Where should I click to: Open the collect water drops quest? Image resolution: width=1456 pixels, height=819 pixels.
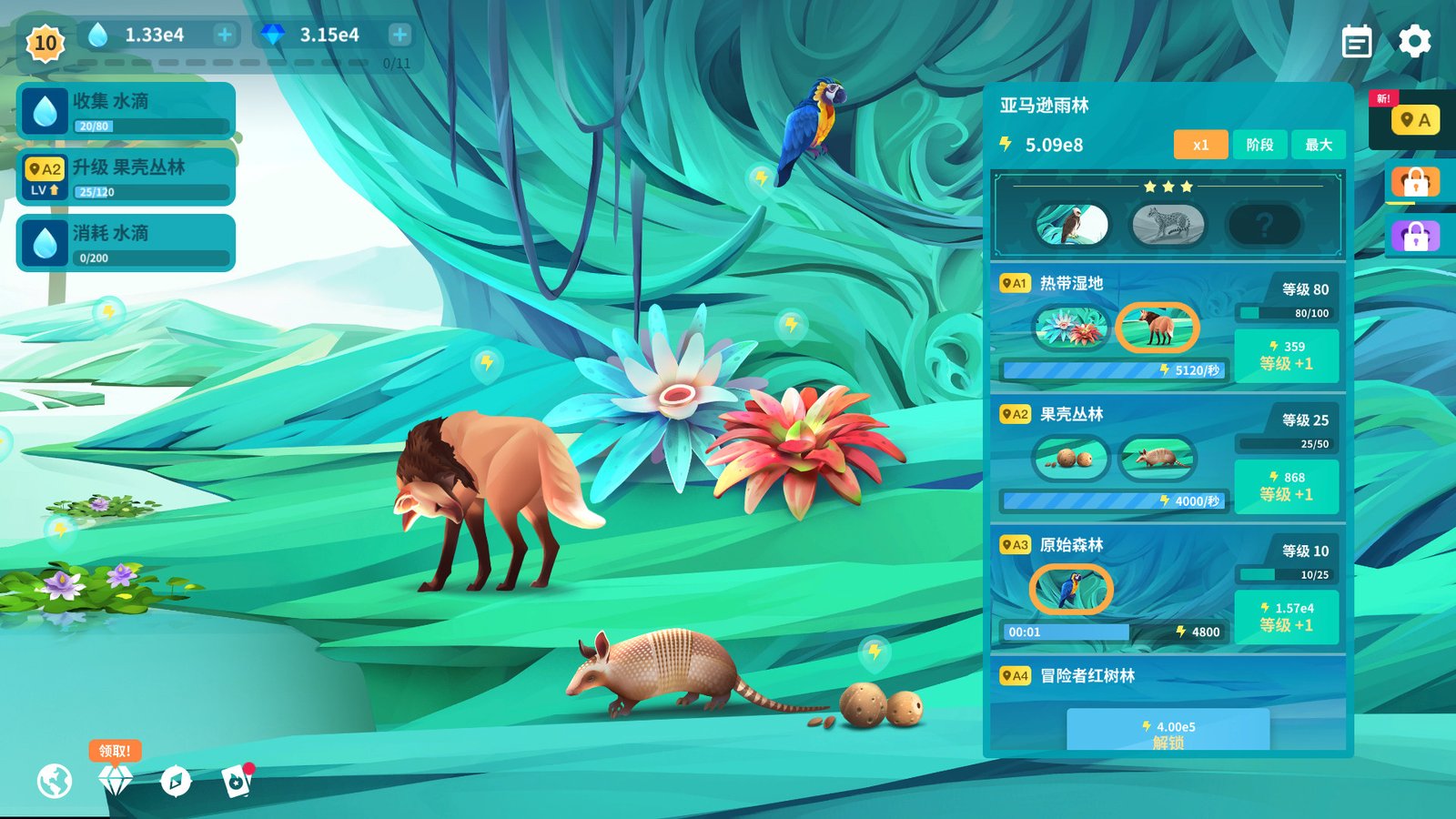[x=126, y=111]
